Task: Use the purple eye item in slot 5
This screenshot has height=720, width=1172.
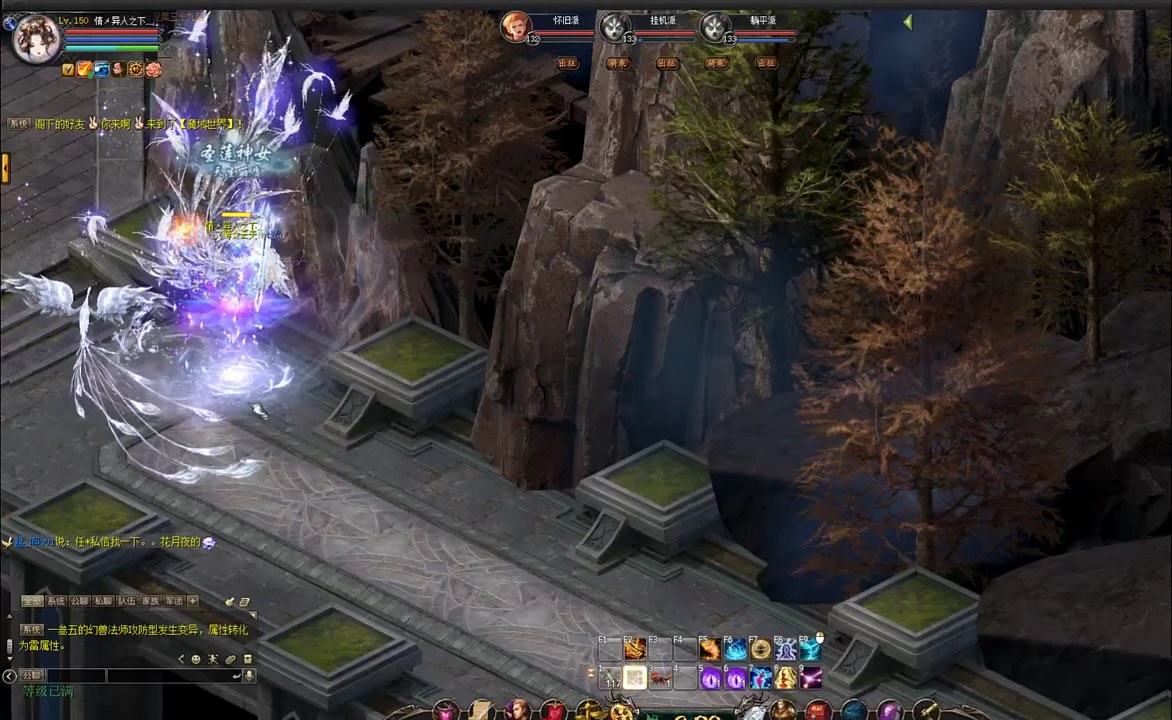Action: 711,679
